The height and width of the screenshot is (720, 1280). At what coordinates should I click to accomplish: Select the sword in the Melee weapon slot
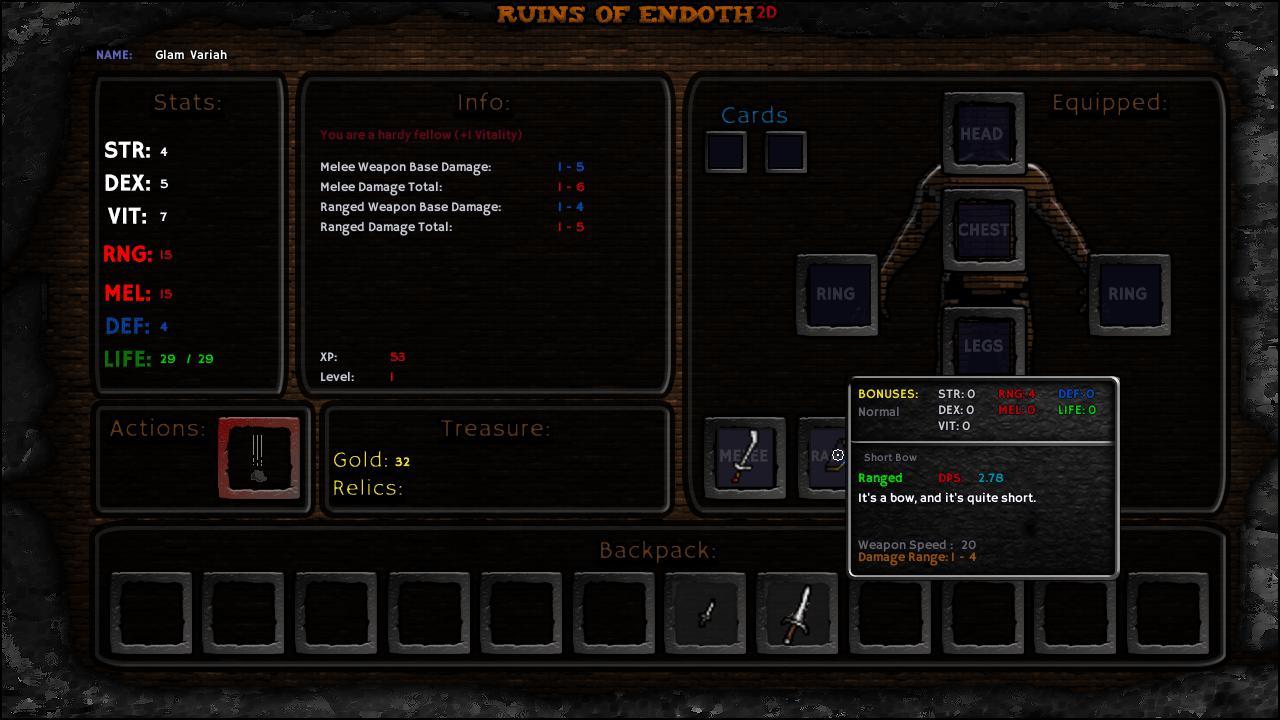744,457
